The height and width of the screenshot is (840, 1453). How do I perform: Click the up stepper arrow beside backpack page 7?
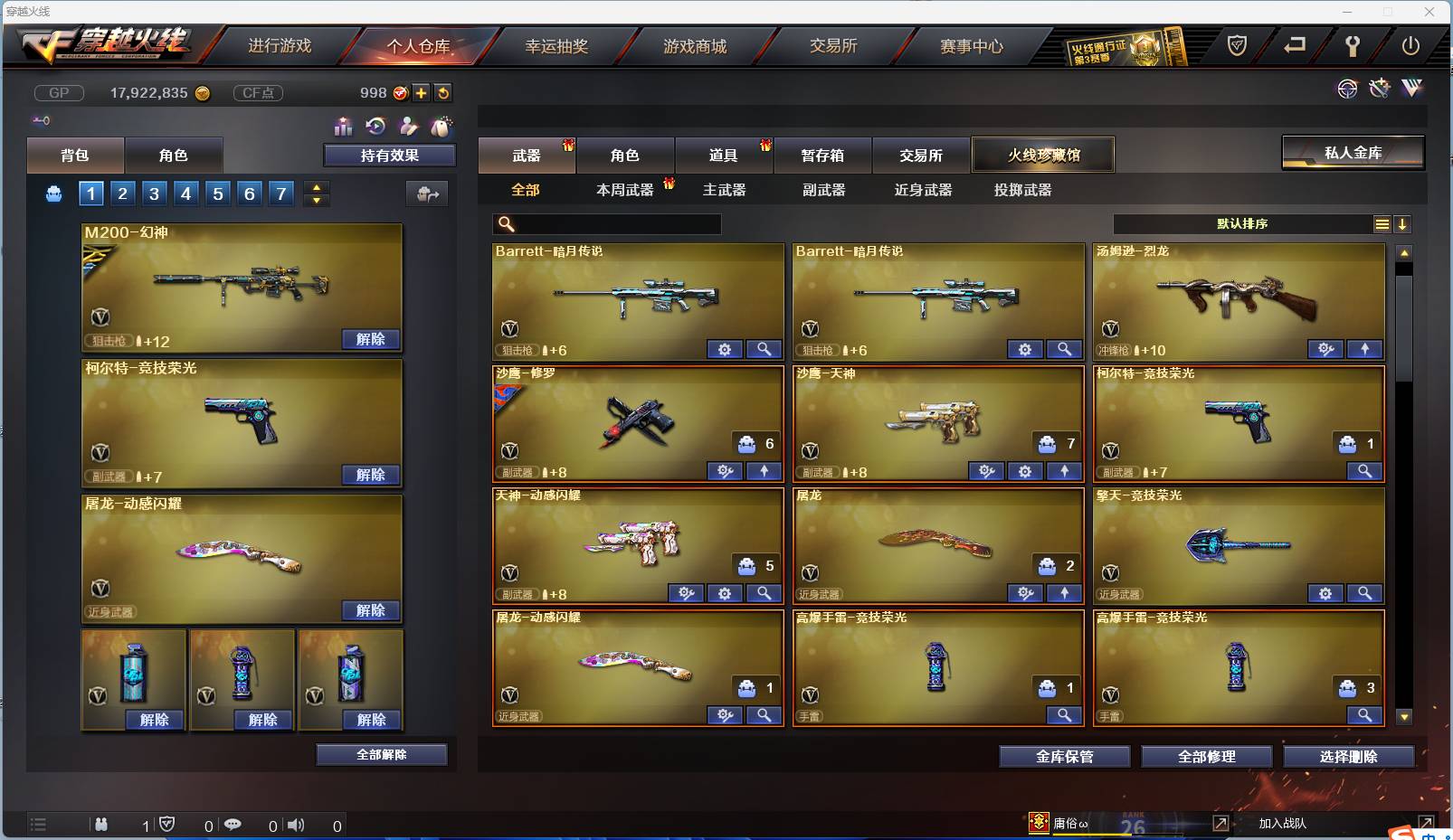click(316, 186)
